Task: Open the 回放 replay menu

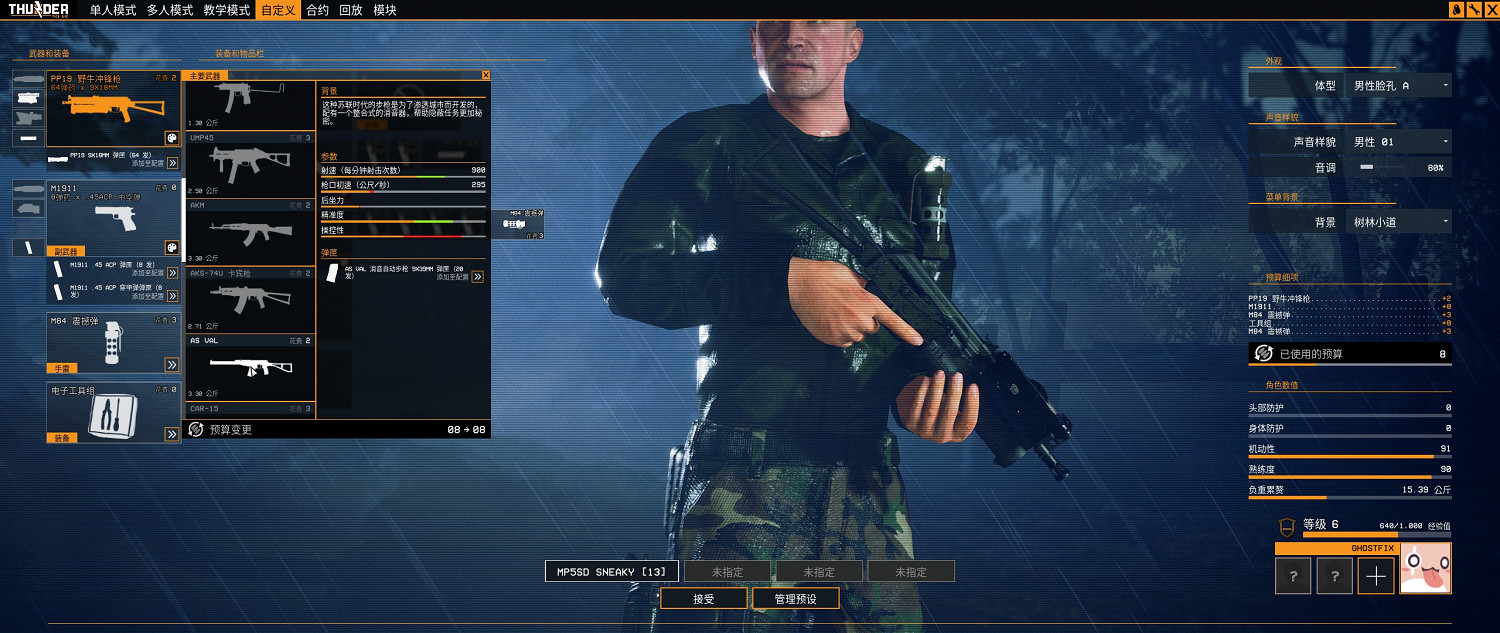Action: pyautogui.click(x=351, y=10)
